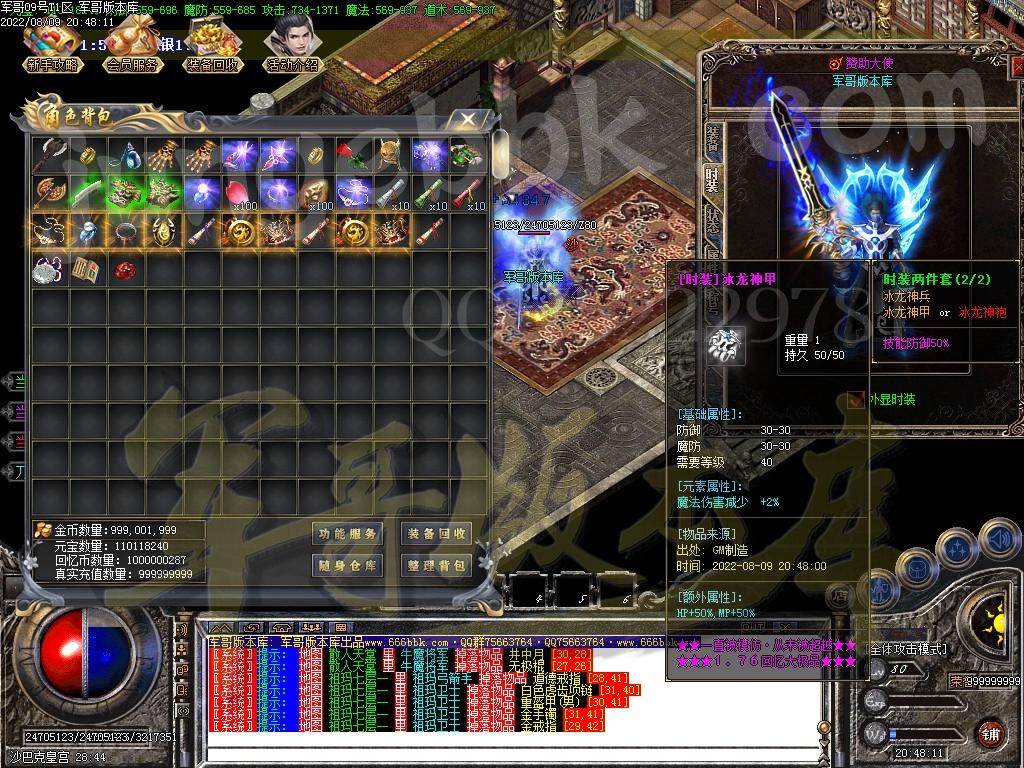Open the 随身仓库 portable warehouse
This screenshot has height=768, width=1024.
point(348,565)
